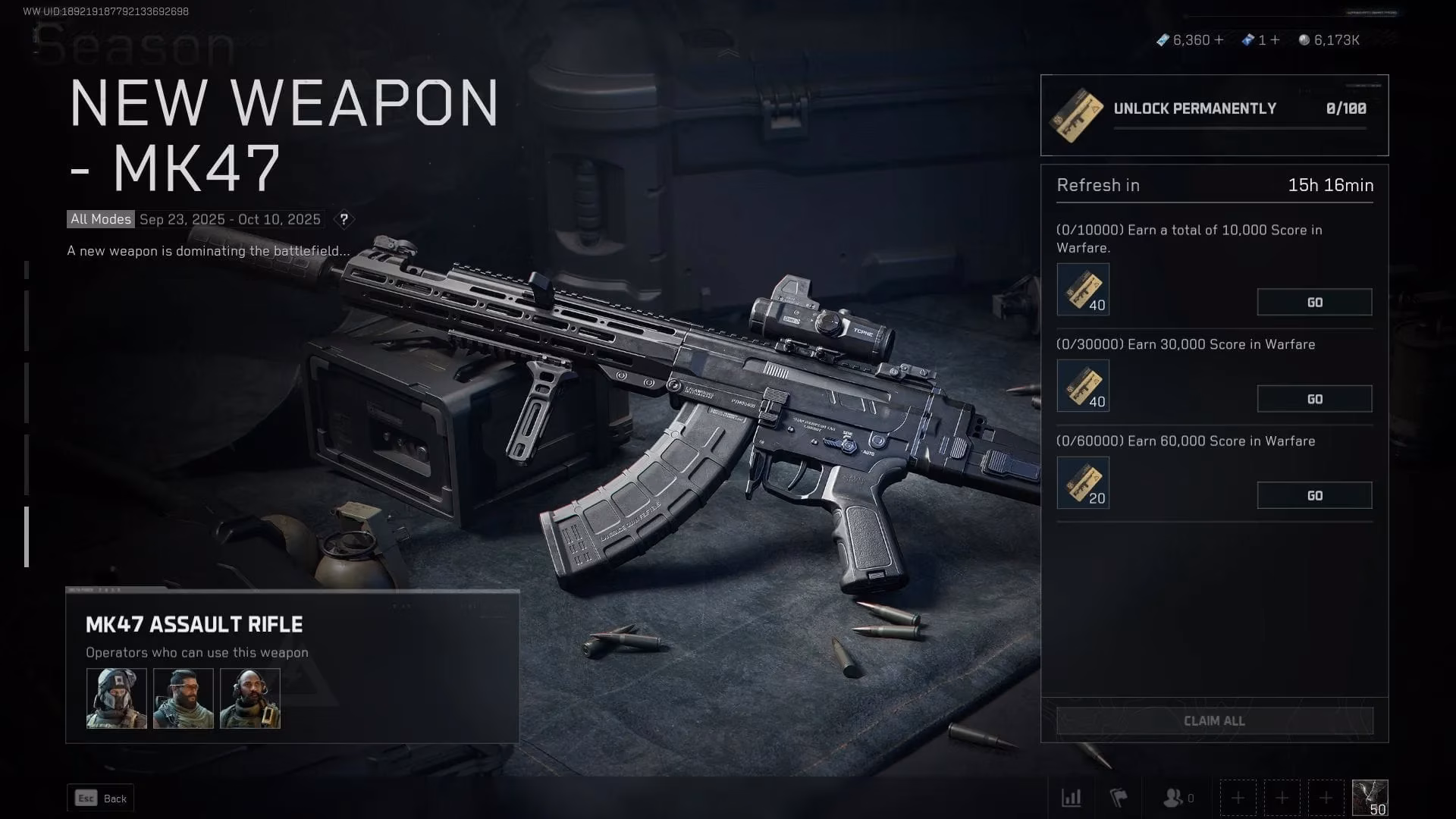1456x819 pixels.
Task: Click plus next to the 1 ticket counter
Action: [x=1275, y=40]
